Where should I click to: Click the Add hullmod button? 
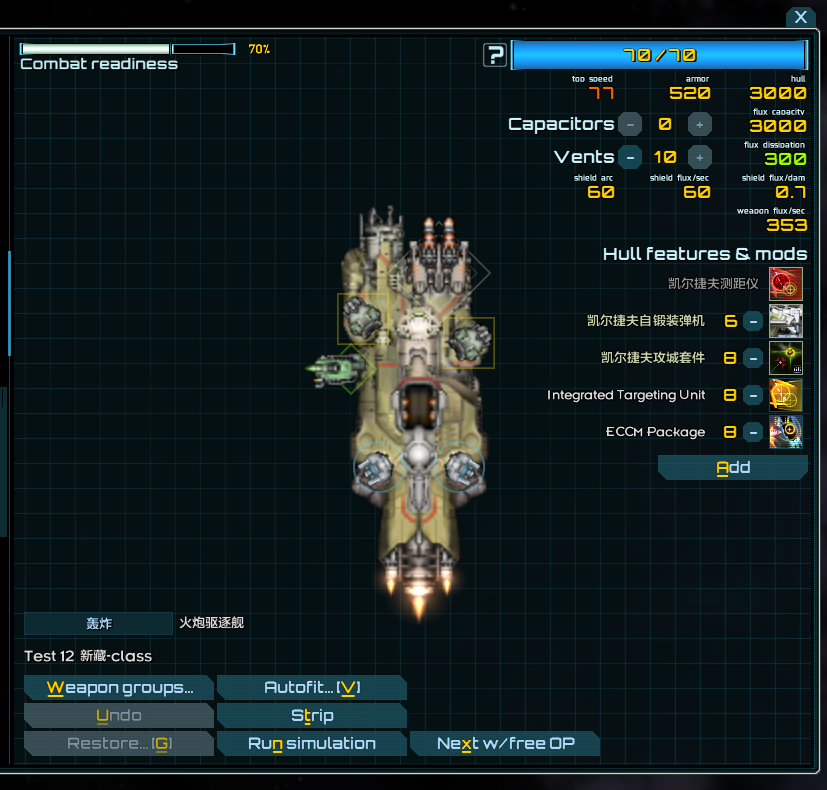pos(733,468)
